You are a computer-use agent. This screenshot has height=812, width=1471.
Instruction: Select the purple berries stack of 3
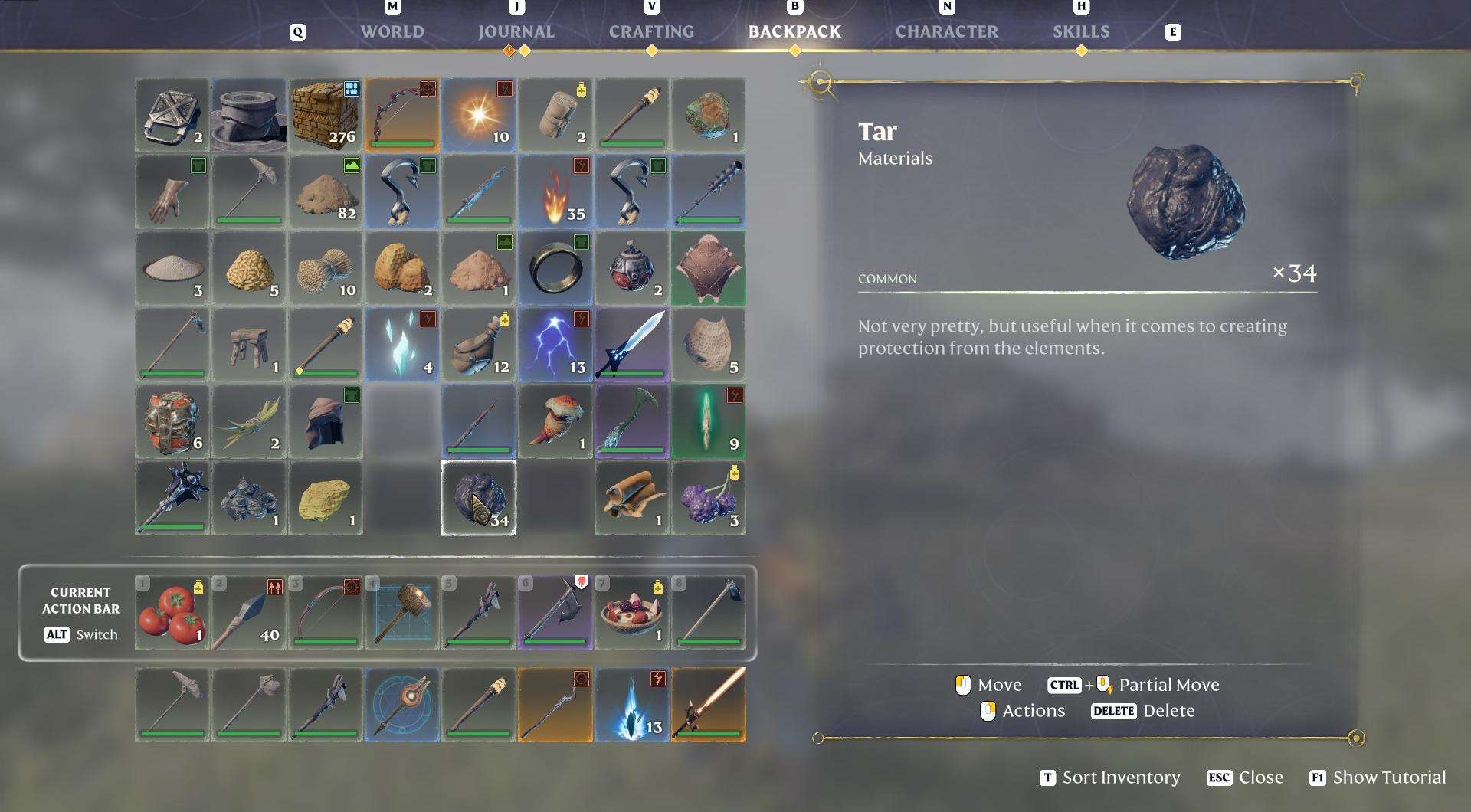[x=709, y=498]
